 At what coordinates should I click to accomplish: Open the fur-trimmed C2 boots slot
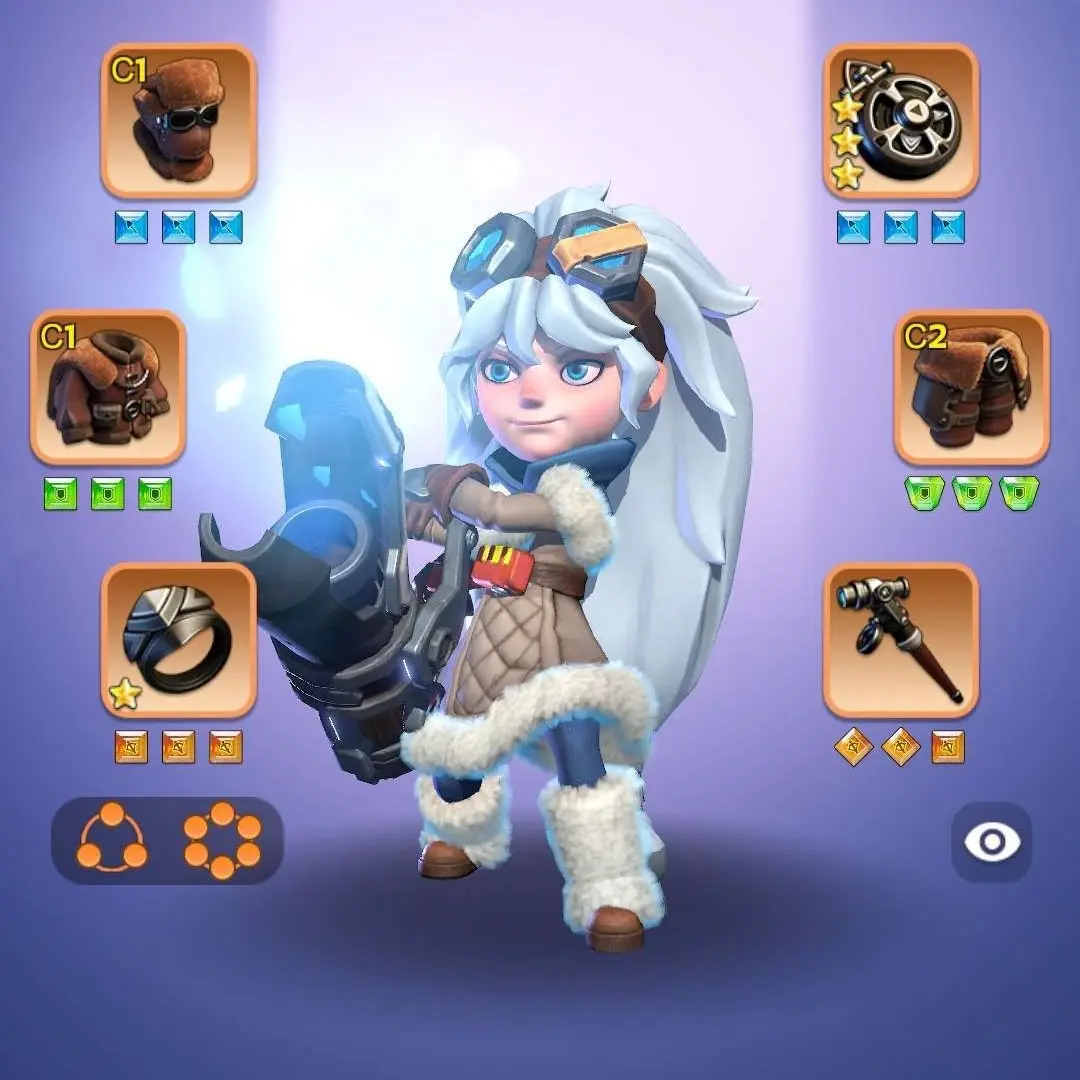click(971, 387)
